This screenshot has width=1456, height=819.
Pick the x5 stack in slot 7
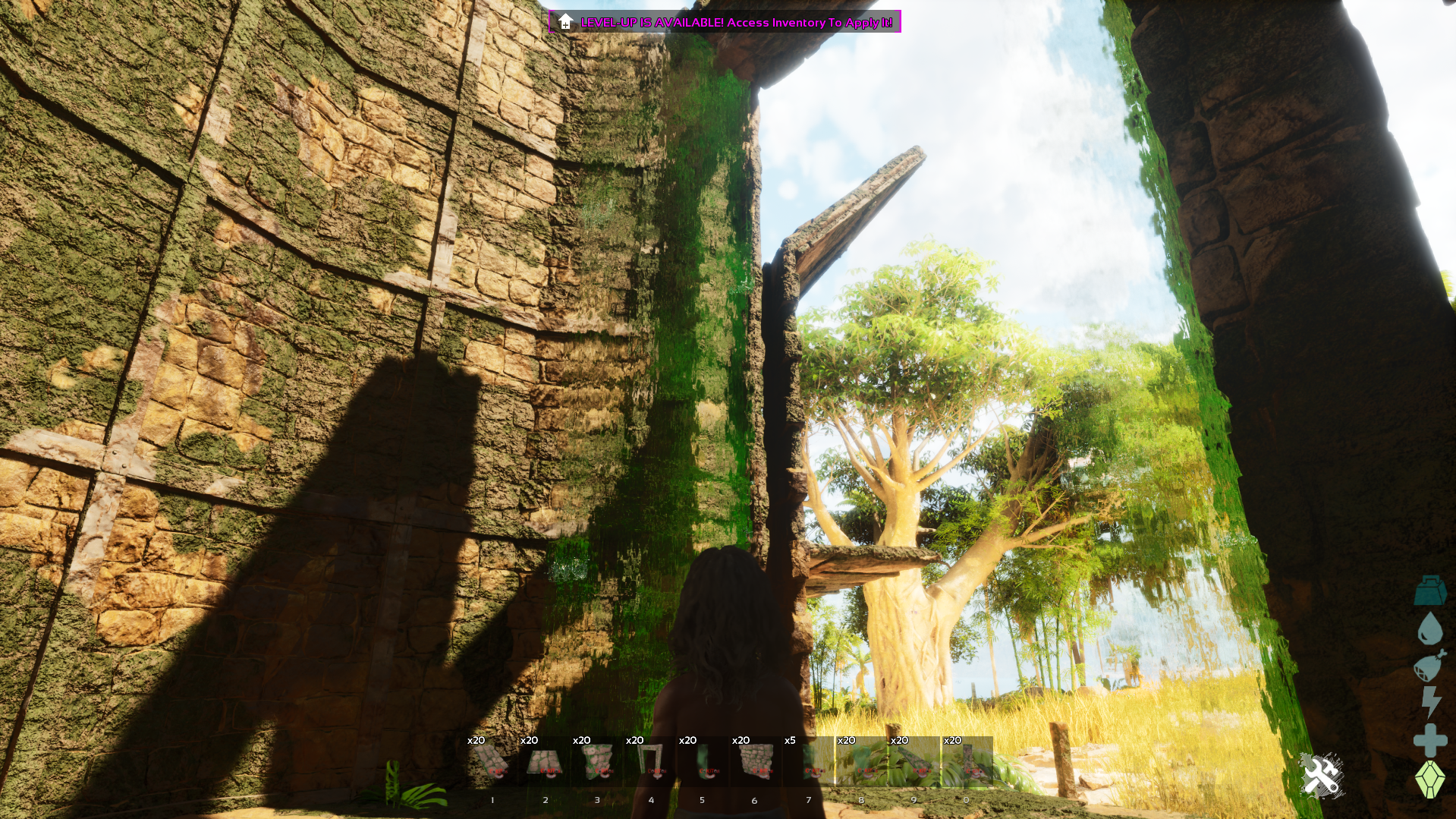809,761
